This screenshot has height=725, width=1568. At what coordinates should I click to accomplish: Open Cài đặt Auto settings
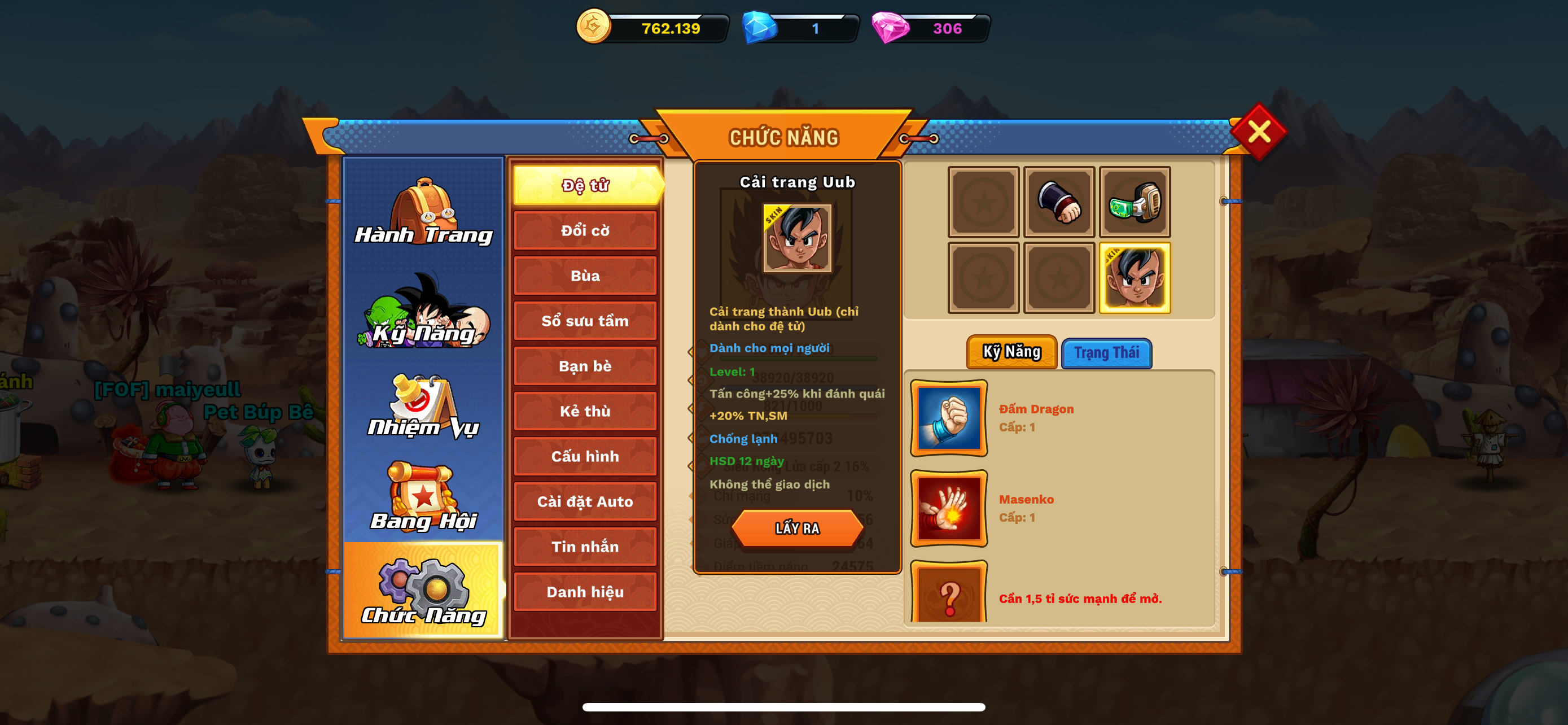(x=585, y=501)
